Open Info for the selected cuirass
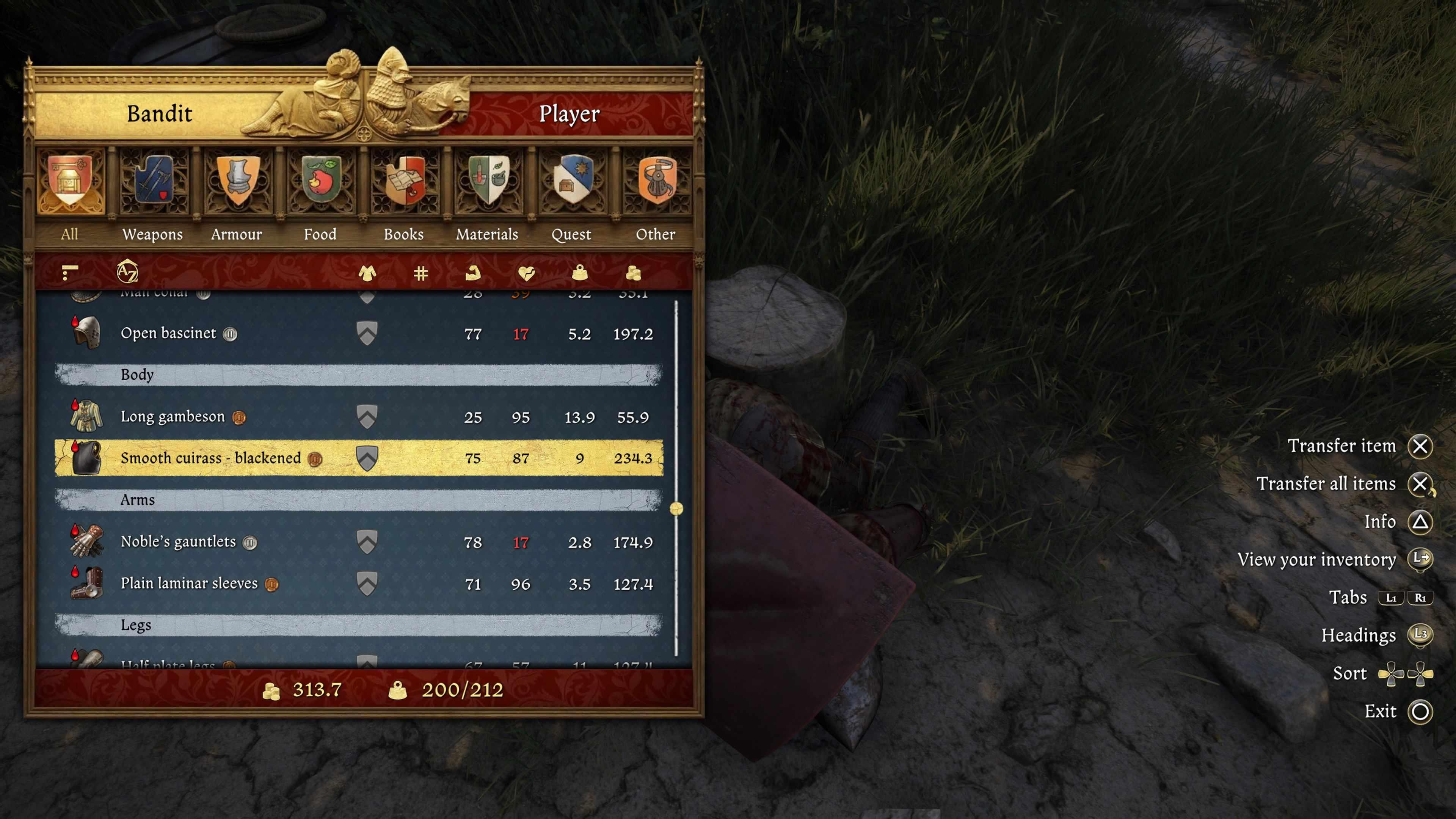The image size is (1456, 819). coord(1380,522)
